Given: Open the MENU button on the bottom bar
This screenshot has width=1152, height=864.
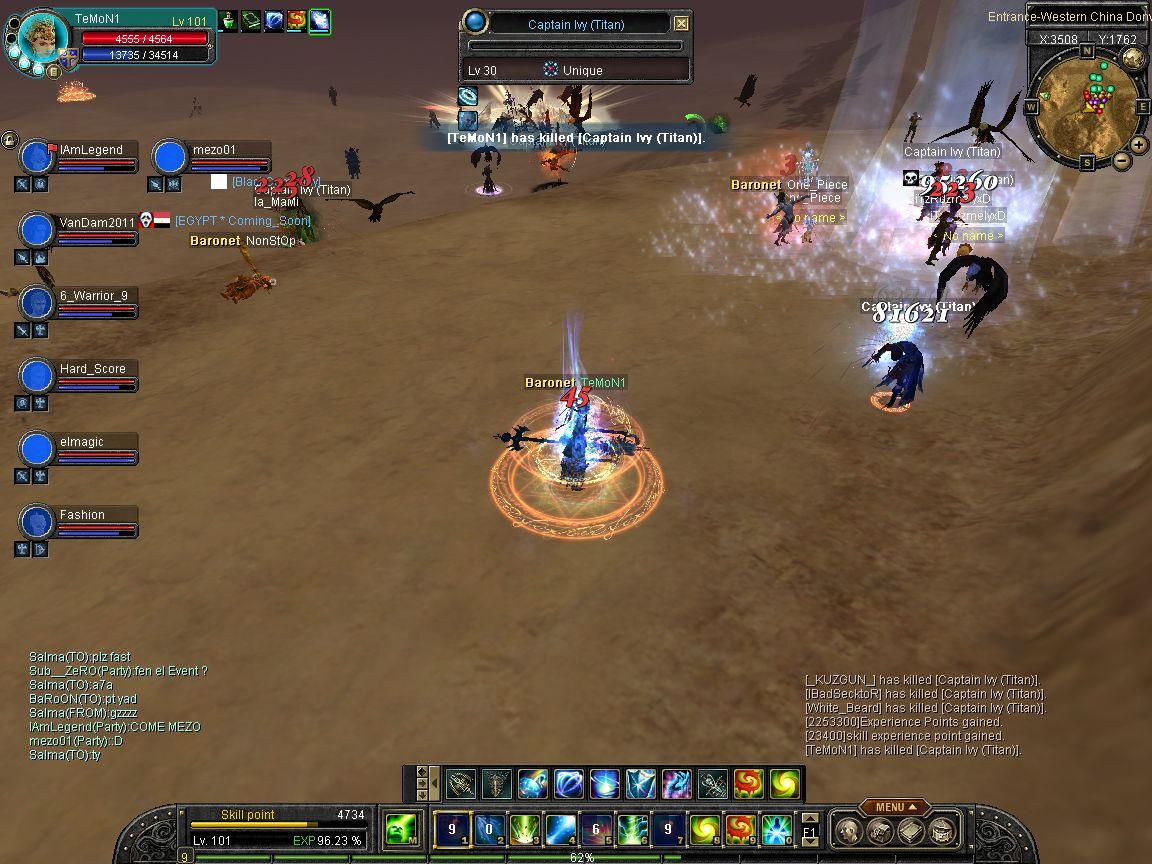Looking at the screenshot, I should click(x=893, y=807).
